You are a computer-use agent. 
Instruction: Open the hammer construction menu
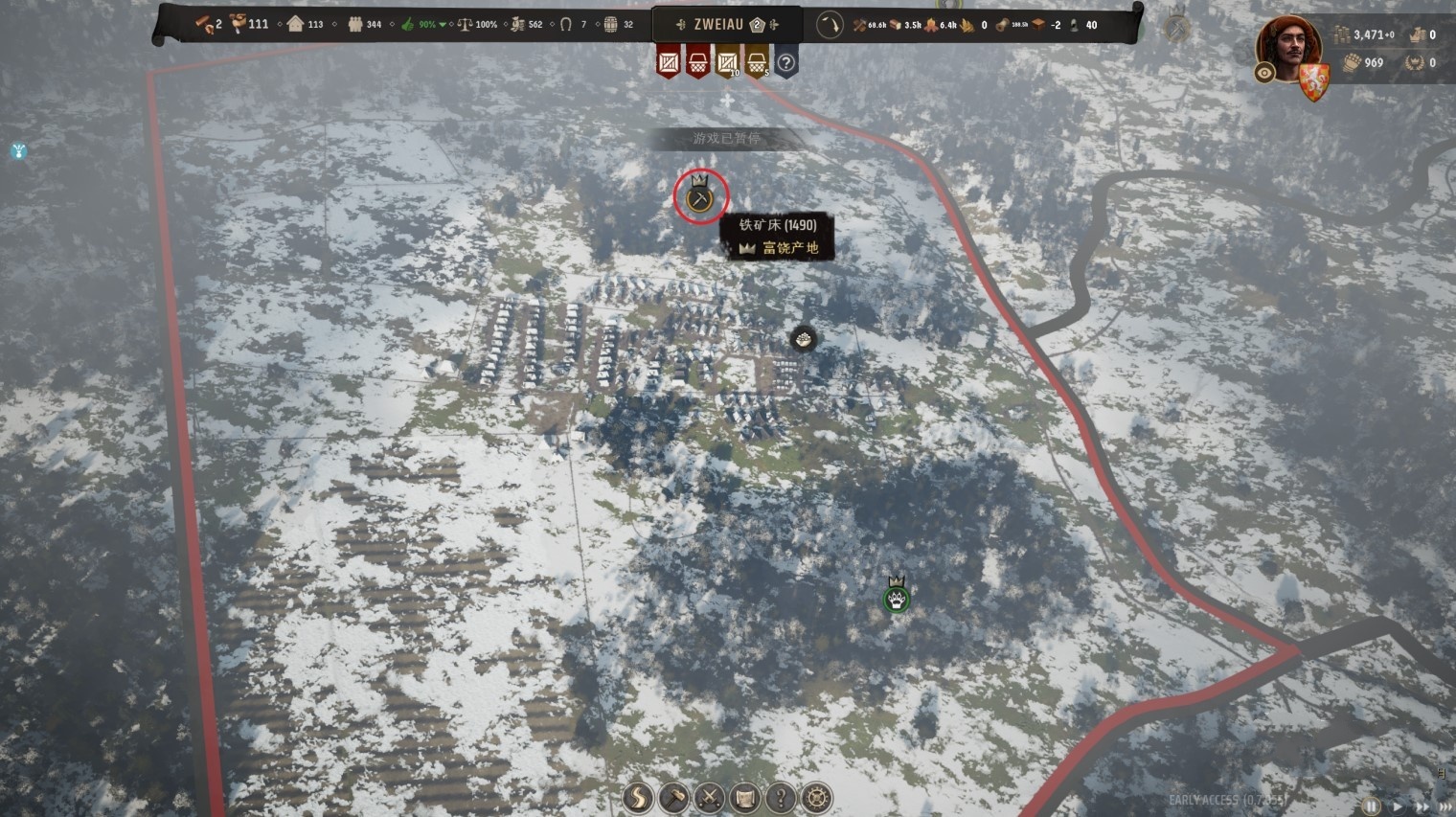[674, 797]
